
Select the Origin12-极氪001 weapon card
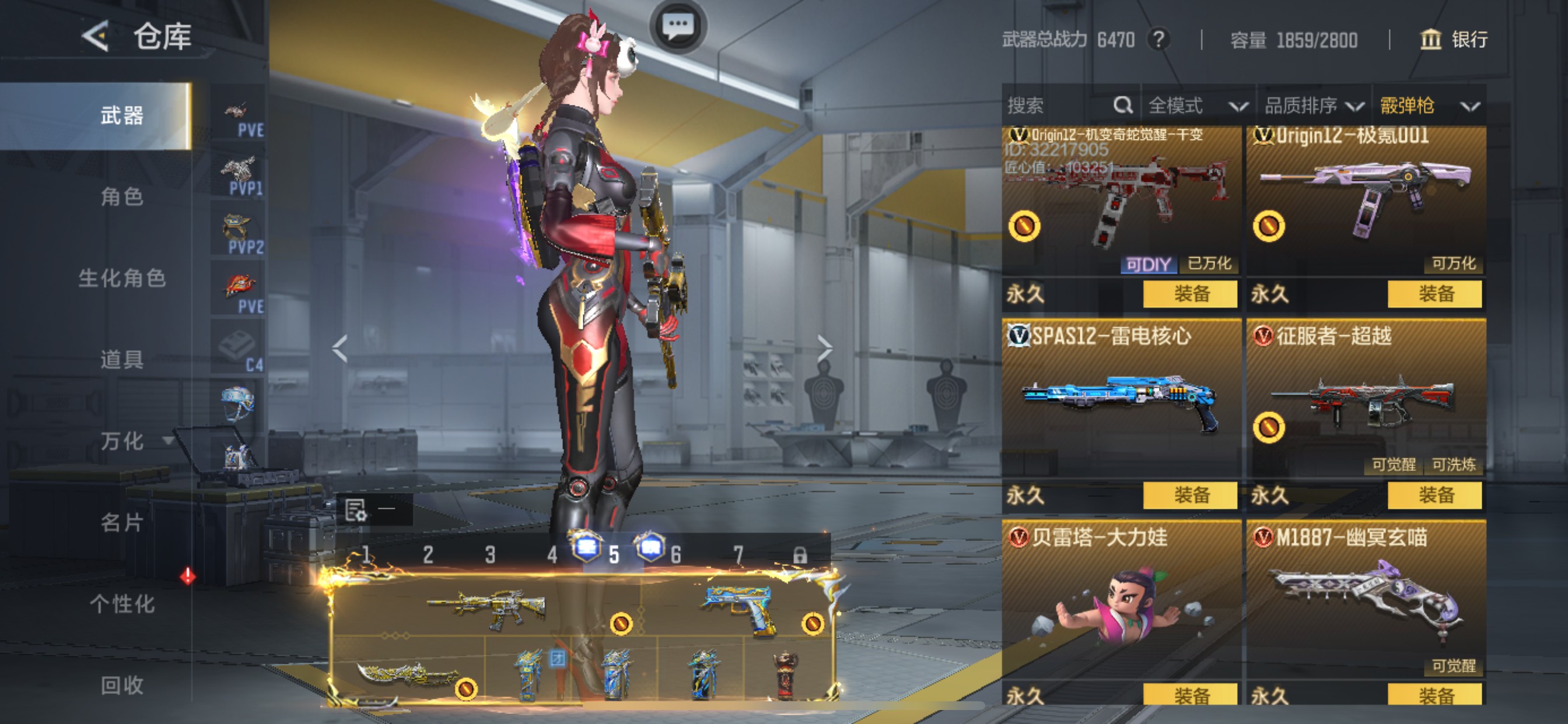tap(1366, 201)
